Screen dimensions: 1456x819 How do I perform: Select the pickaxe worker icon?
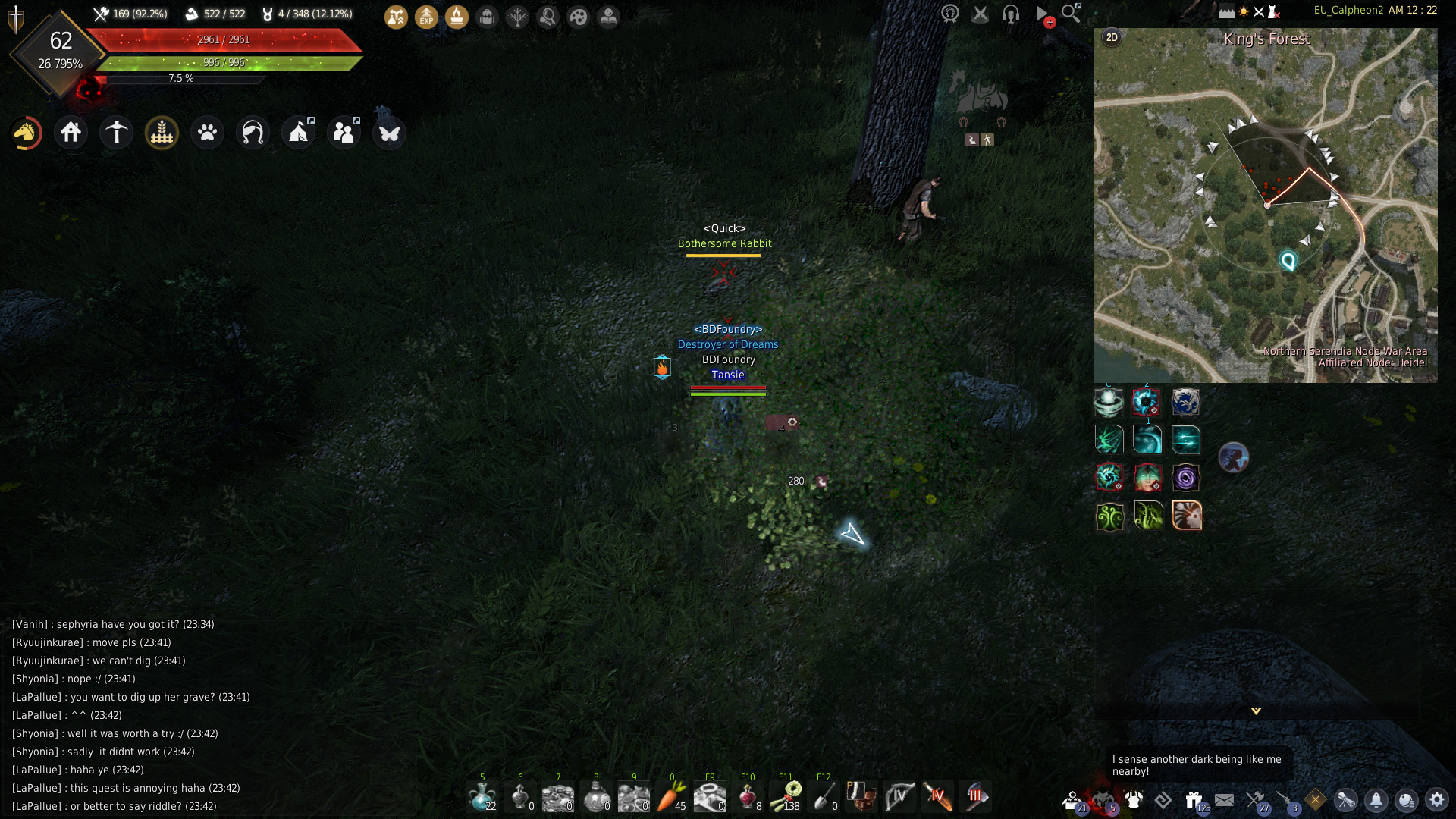[117, 133]
